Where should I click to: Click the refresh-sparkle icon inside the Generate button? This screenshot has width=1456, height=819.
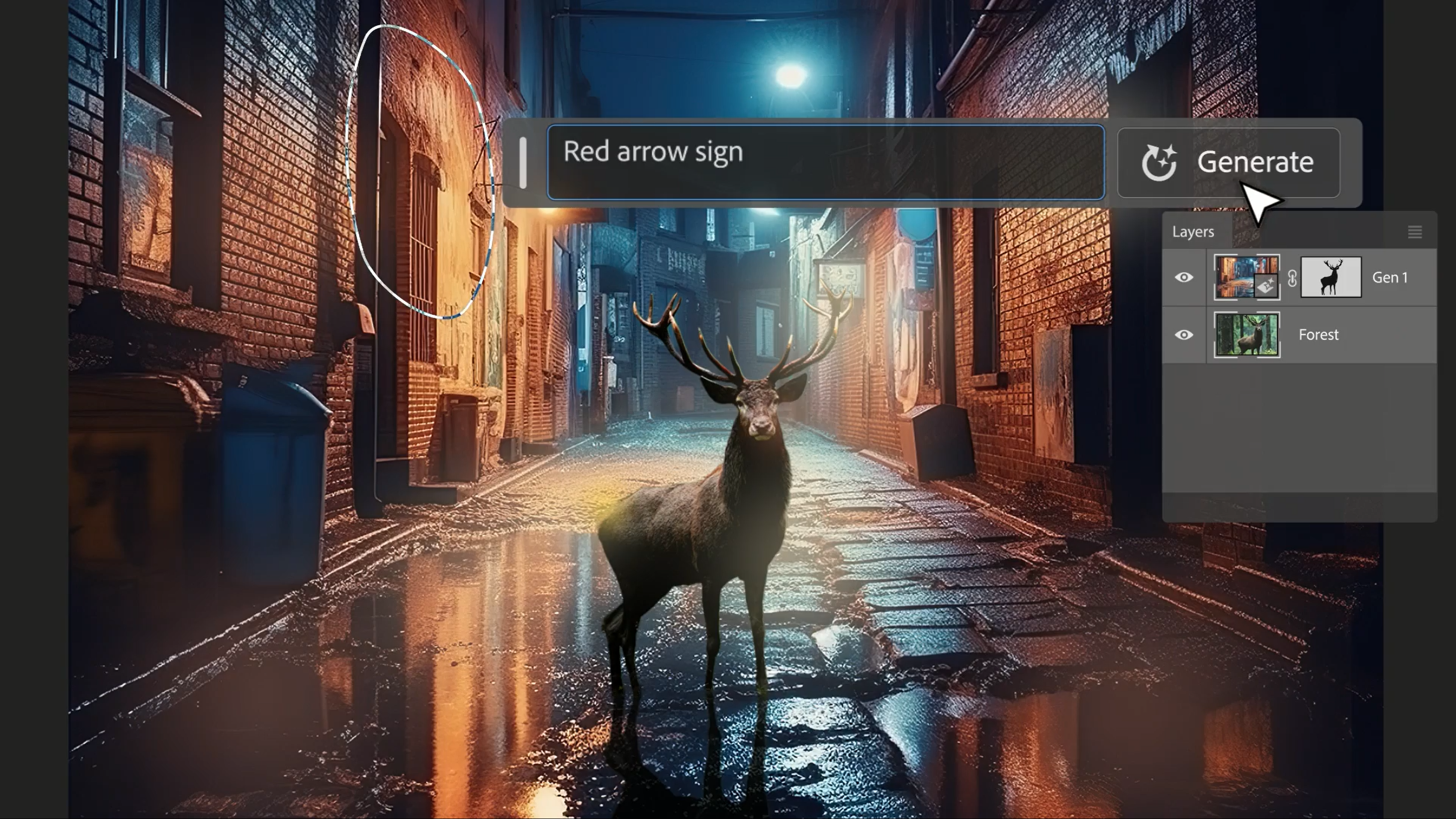point(1160,163)
